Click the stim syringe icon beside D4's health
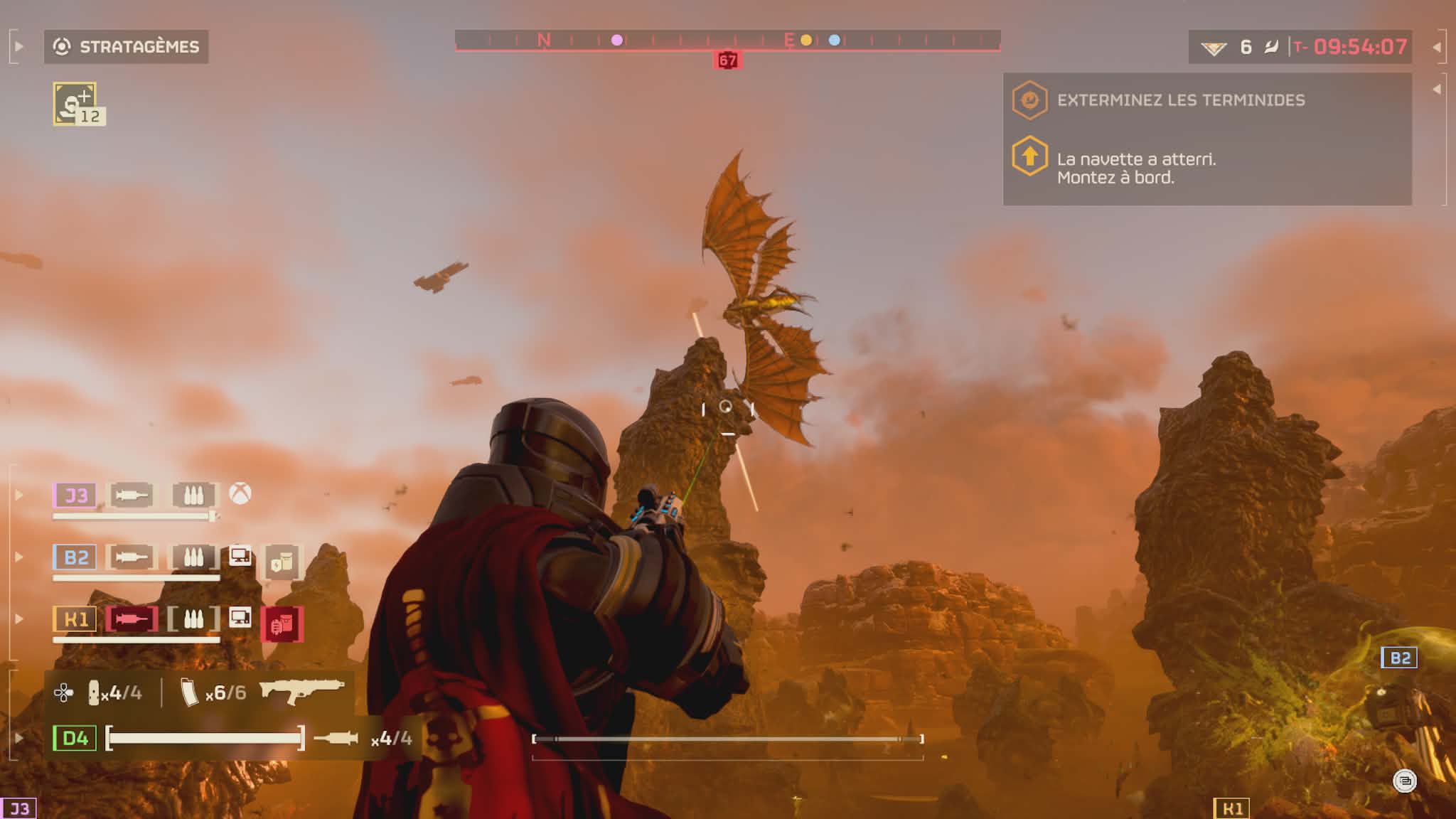The width and height of the screenshot is (1456, 819). pos(336,738)
